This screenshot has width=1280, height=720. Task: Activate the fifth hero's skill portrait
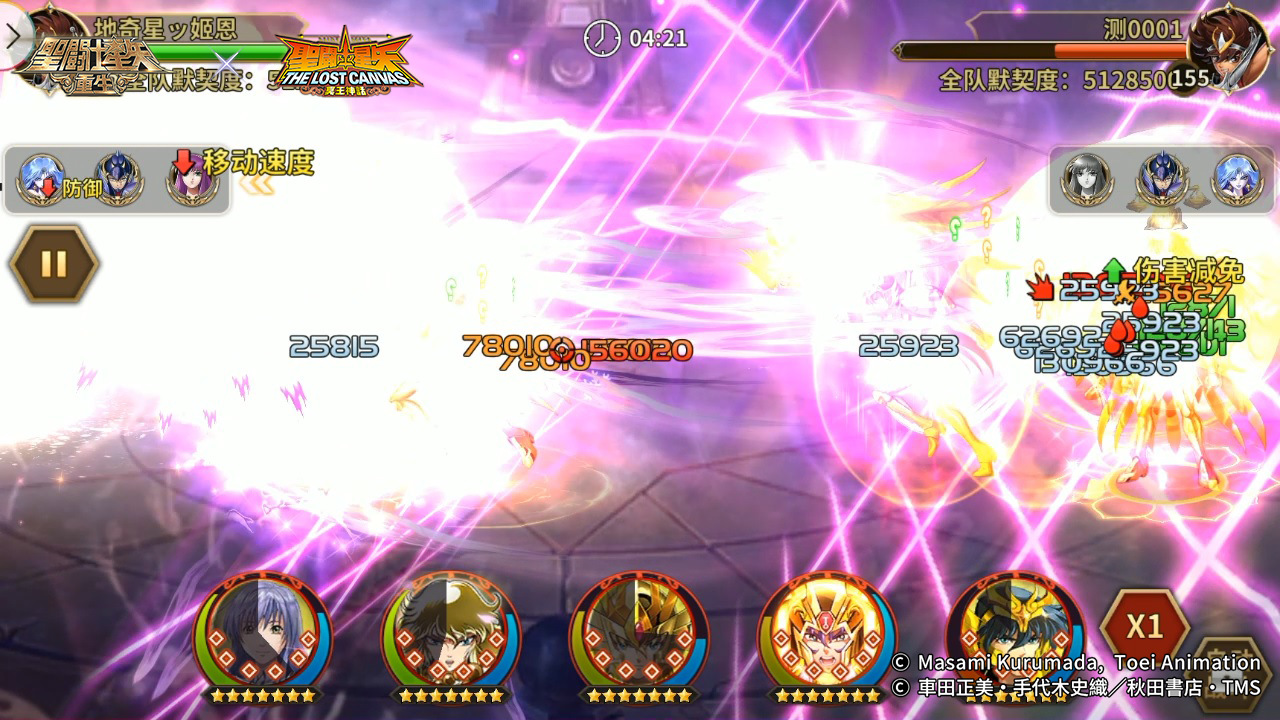1015,633
